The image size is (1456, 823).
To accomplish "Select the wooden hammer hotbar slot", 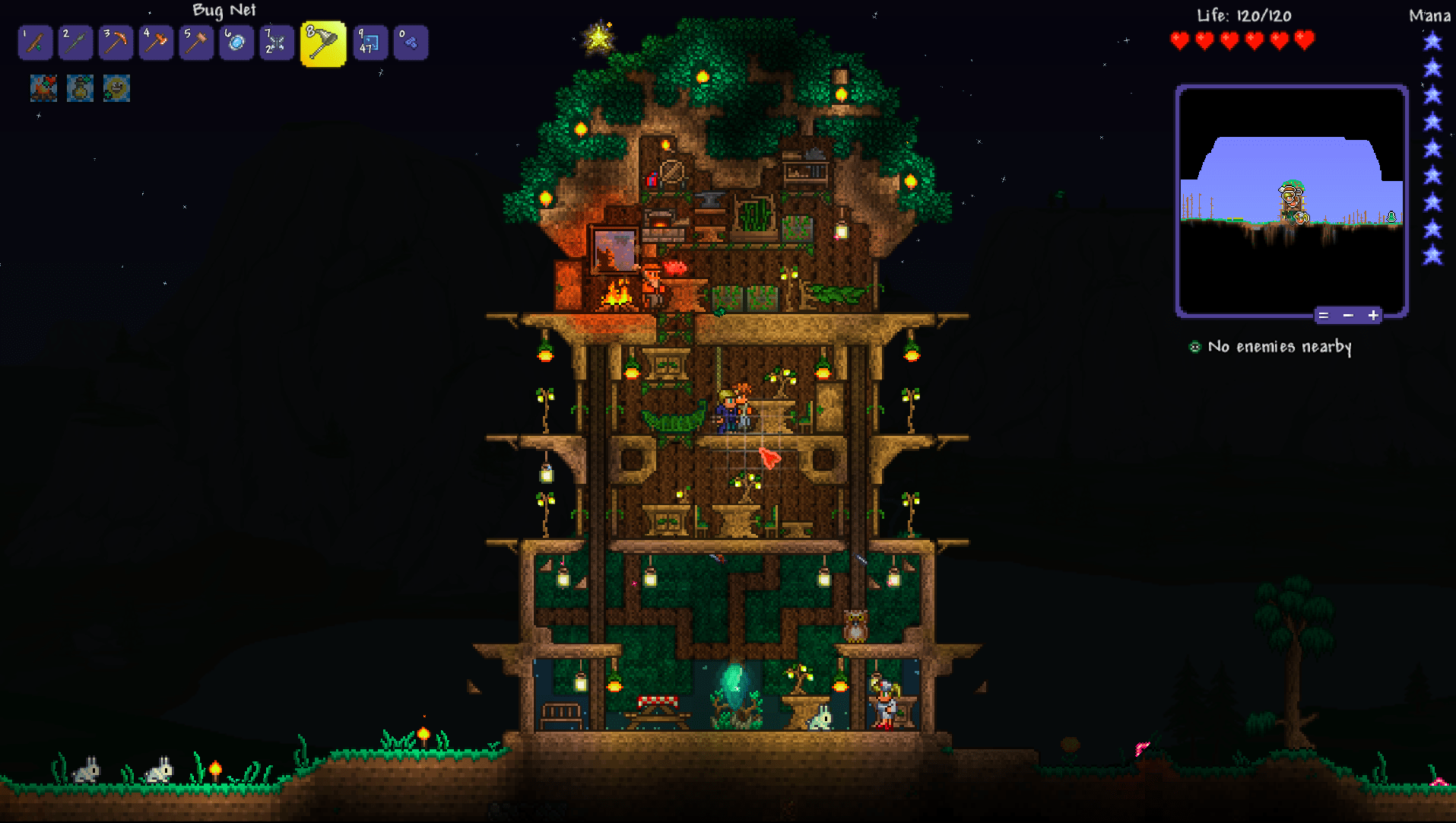I will (x=196, y=43).
